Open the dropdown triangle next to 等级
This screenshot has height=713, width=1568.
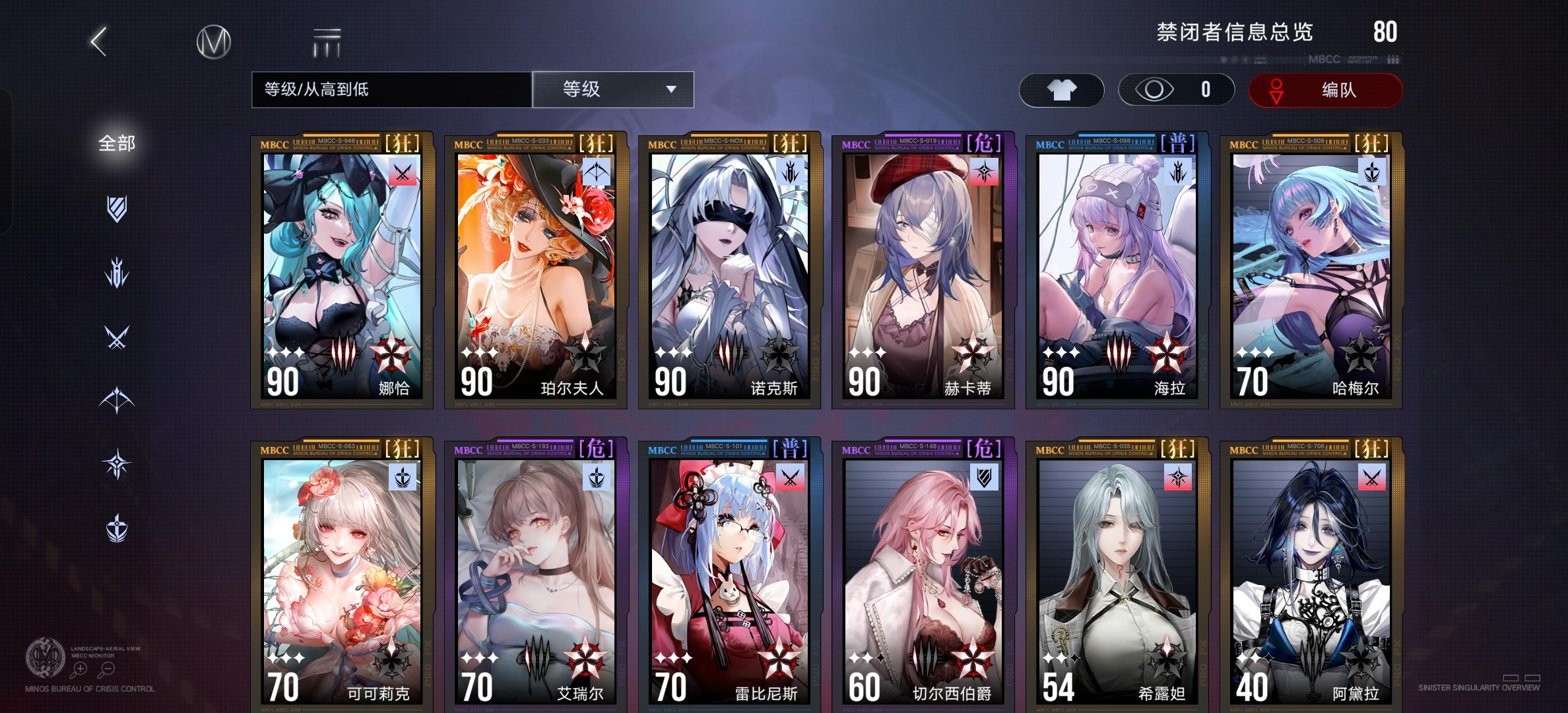click(x=671, y=90)
